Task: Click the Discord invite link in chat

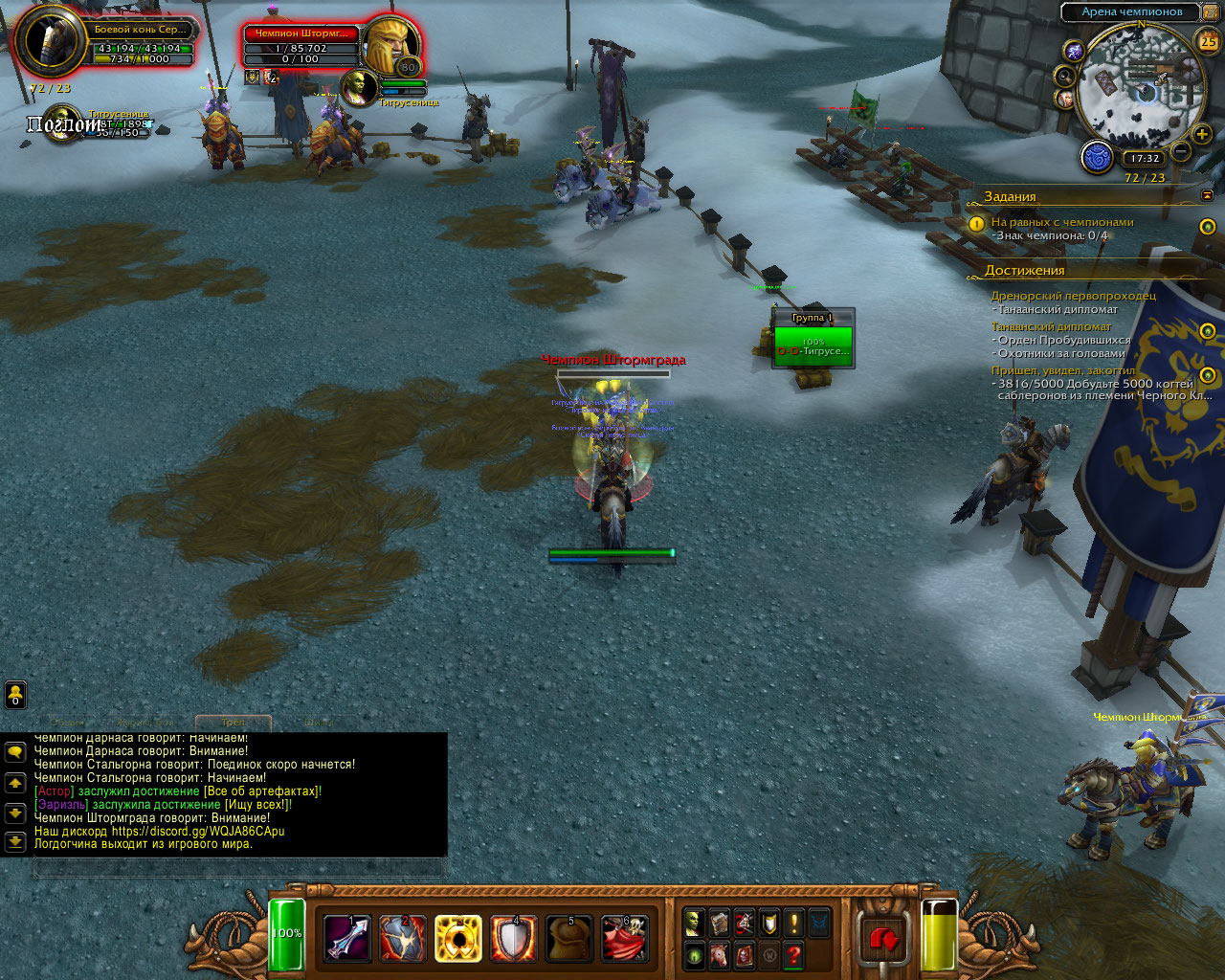Action: (x=197, y=832)
